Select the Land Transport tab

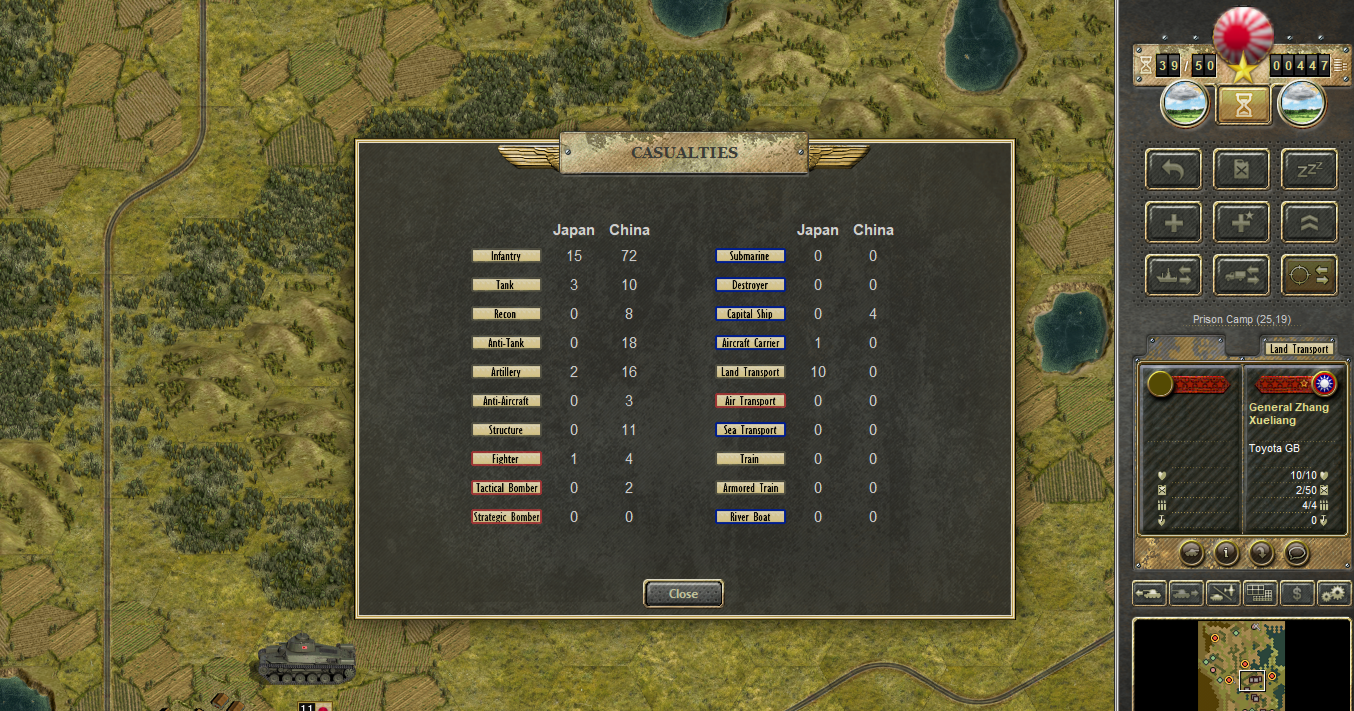click(1298, 348)
